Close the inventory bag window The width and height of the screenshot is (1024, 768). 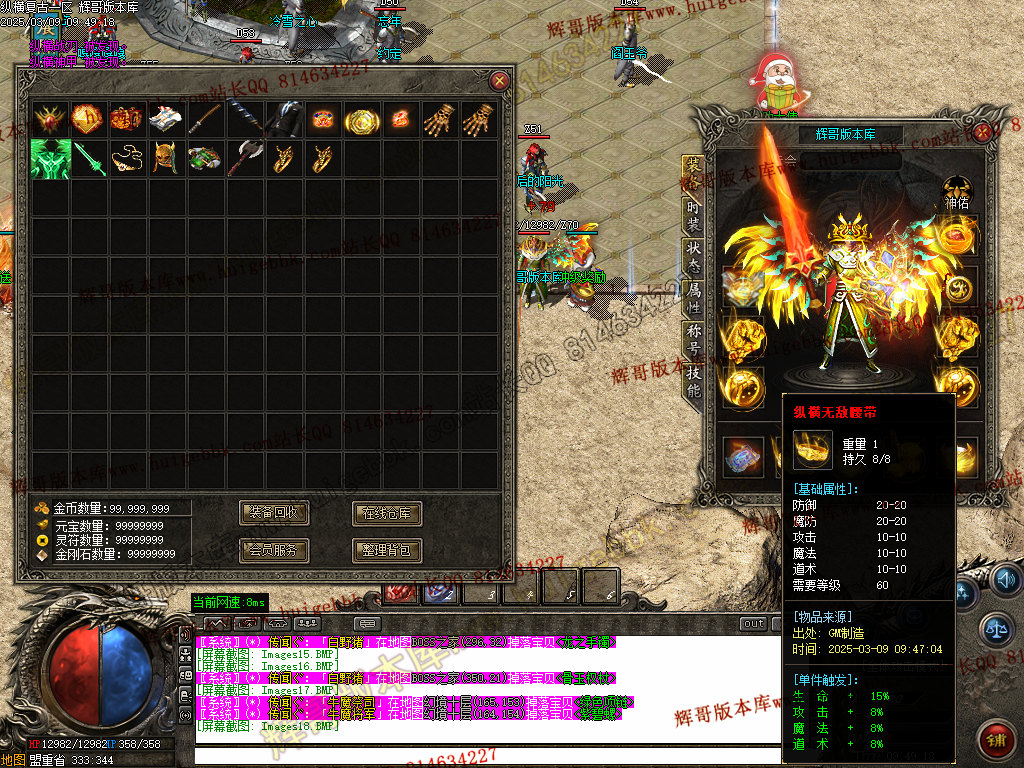coord(499,81)
